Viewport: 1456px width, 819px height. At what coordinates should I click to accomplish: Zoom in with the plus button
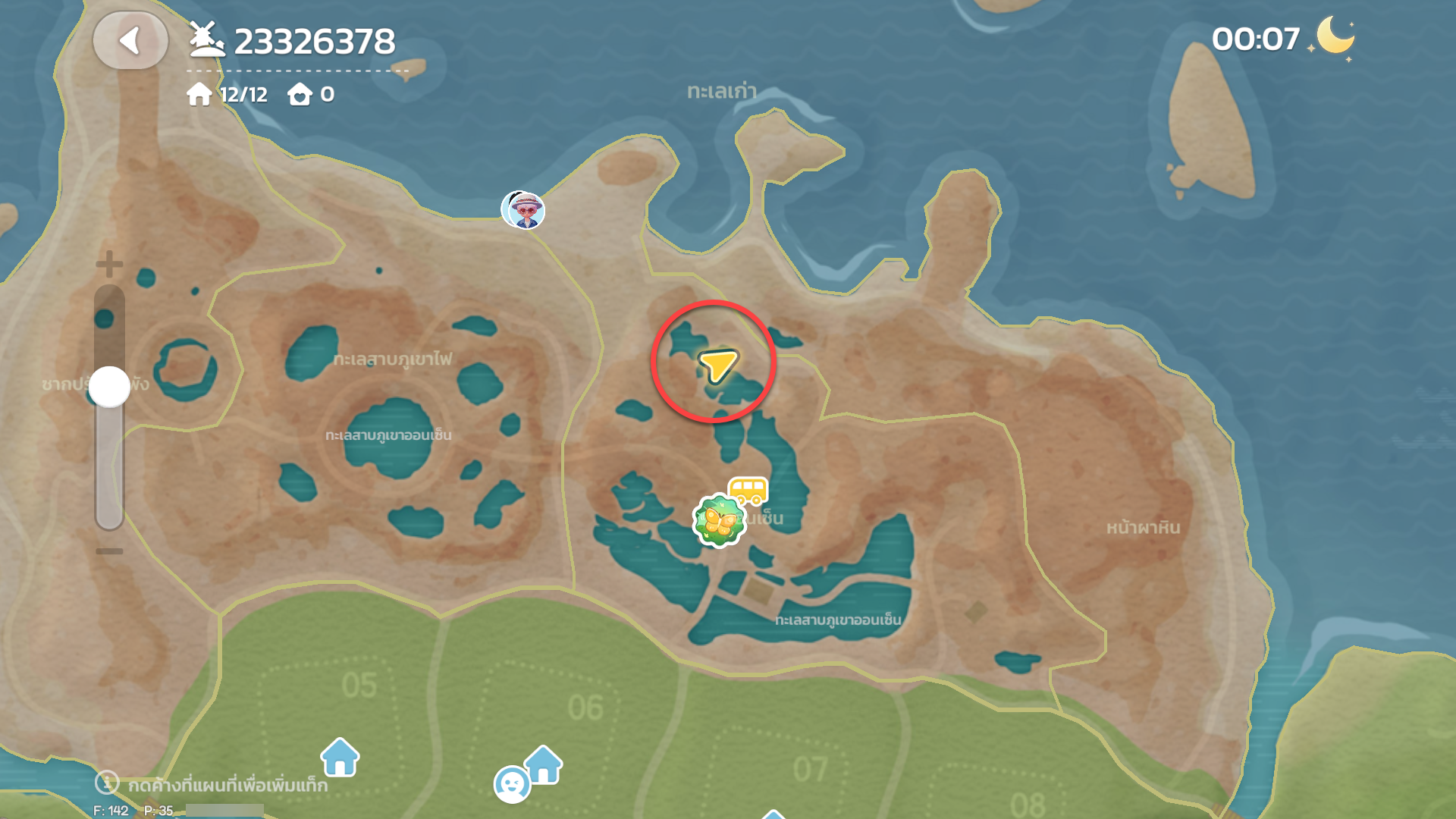(x=109, y=264)
